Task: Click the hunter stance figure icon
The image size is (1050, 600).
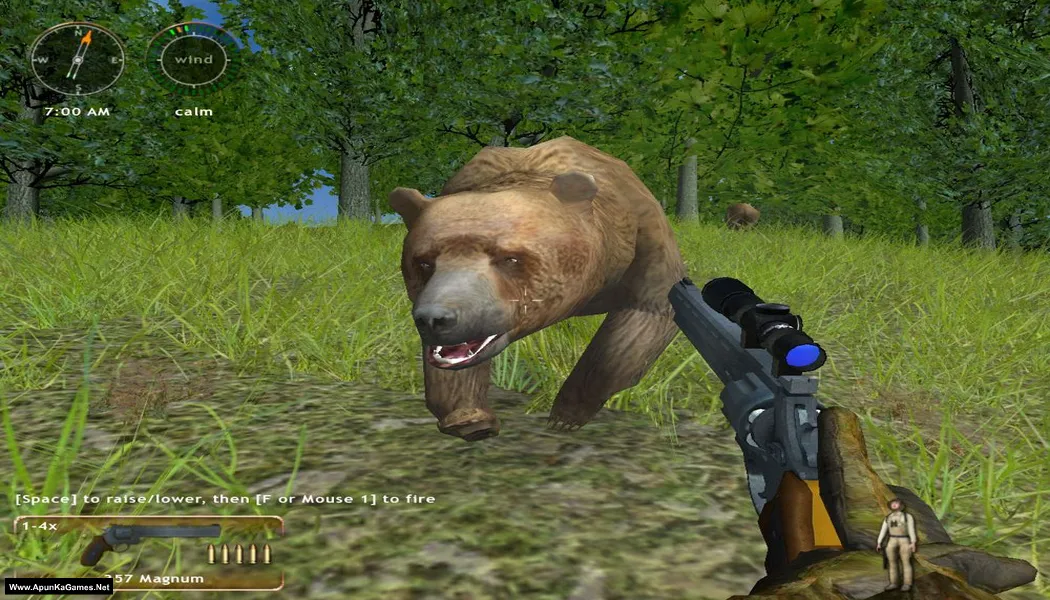Action: tap(897, 543)
